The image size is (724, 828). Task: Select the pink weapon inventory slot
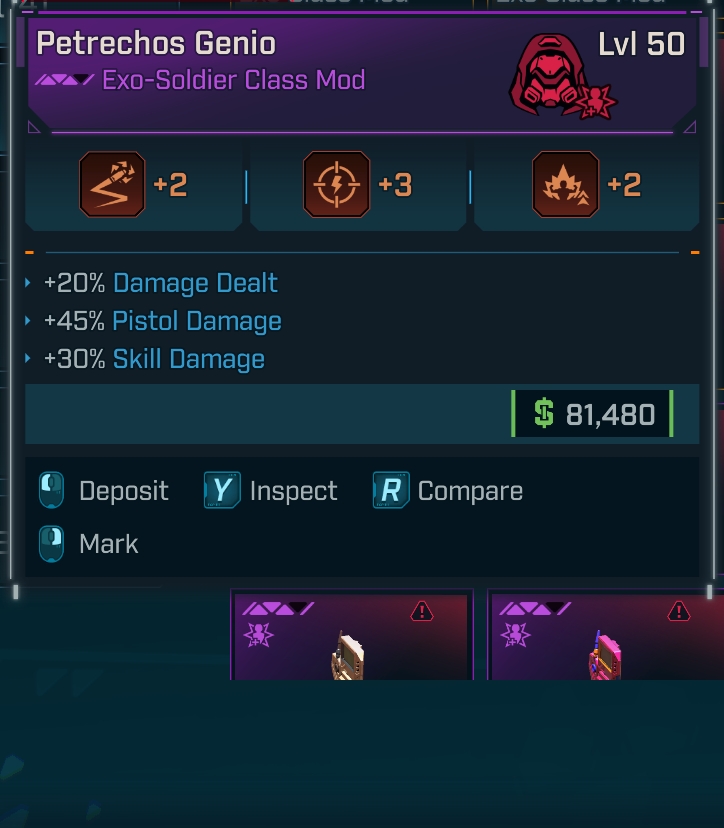(x=607, y=638)
